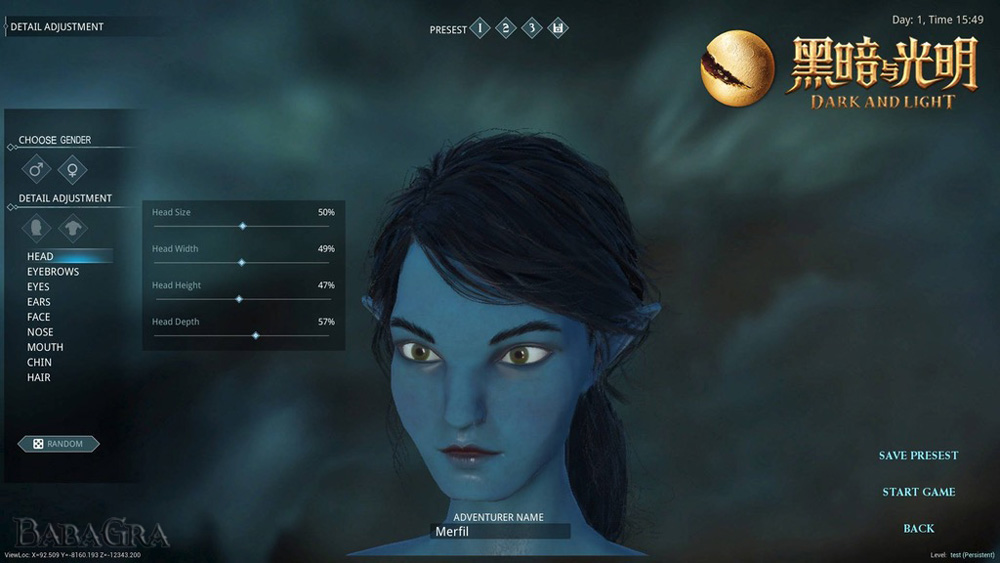Viewport: 1000px width, 563px height.
Task: Select the MOUTH category
Action: (x=45, y=347)
